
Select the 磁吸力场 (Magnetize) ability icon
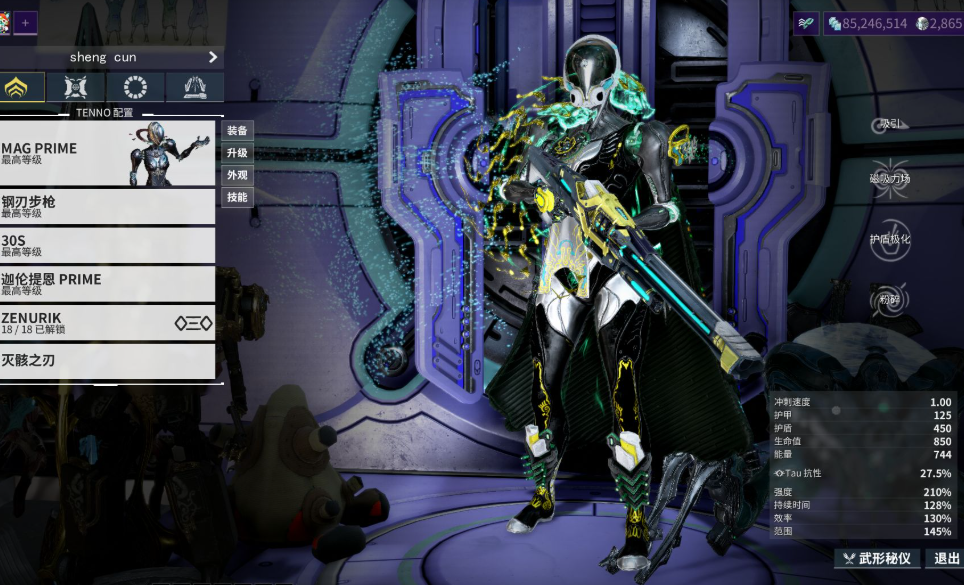(x=889, y=178)
